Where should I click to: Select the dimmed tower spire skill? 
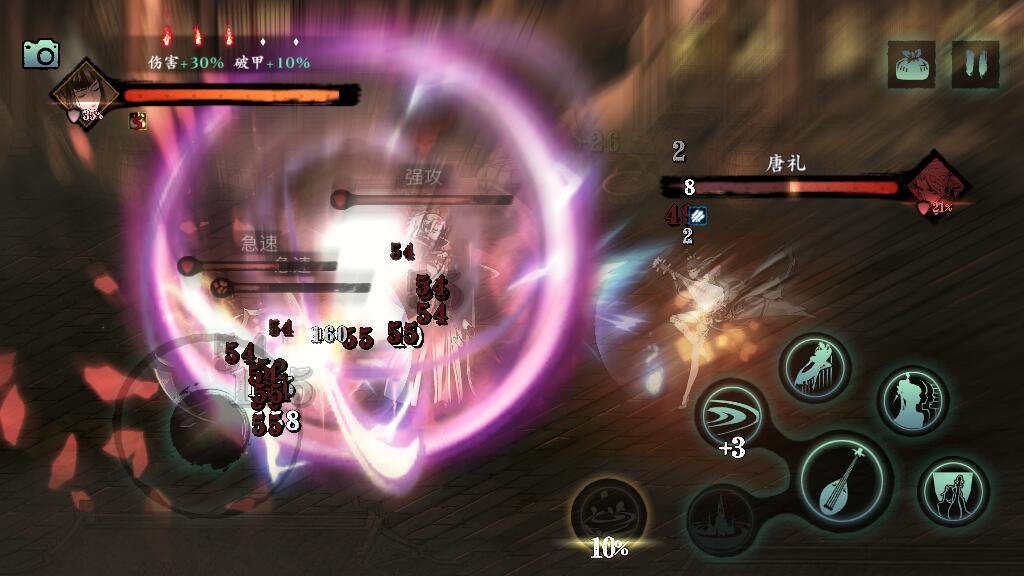[721, 518]
